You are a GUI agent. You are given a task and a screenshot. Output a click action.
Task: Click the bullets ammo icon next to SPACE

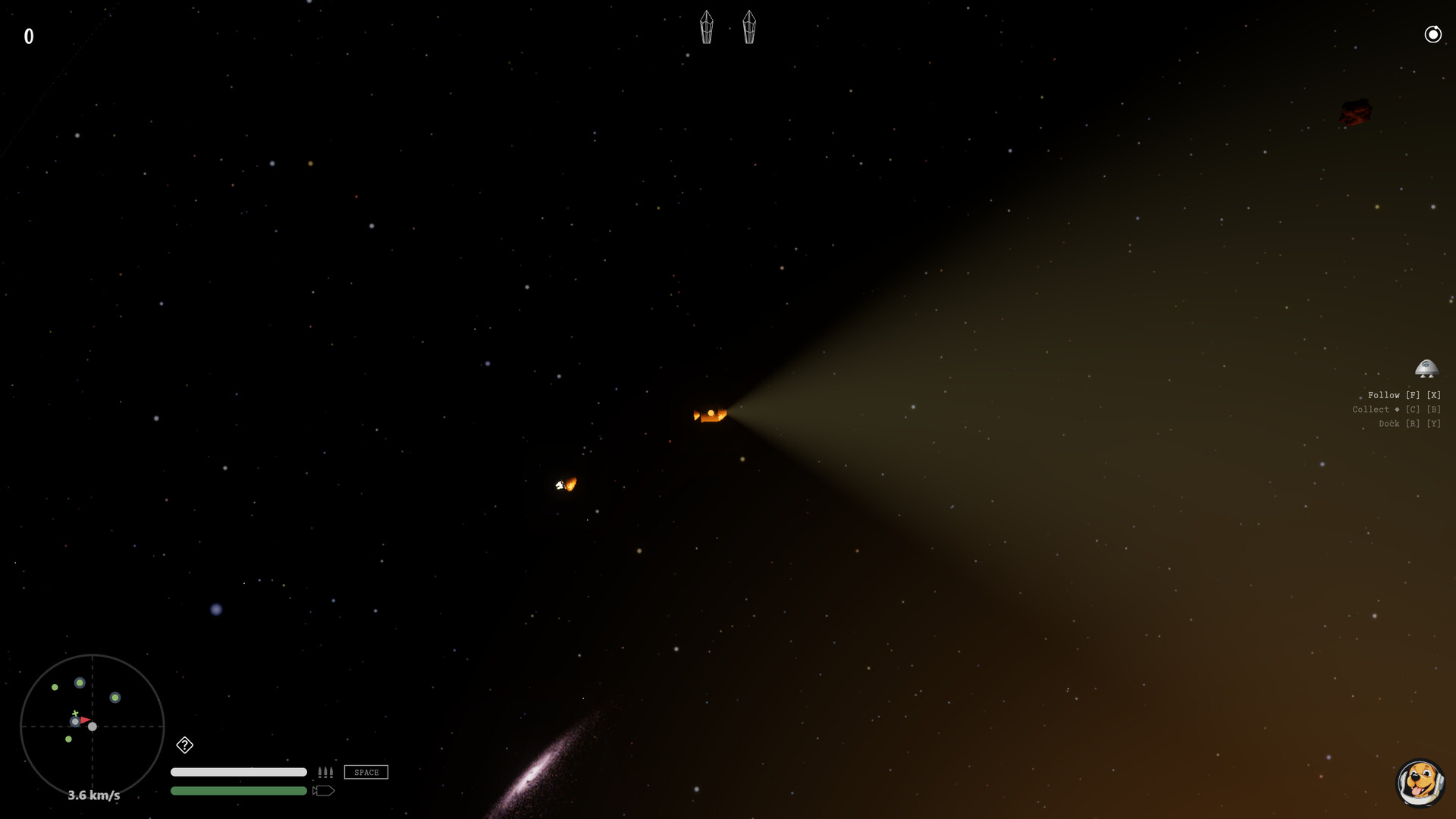coord(326,771)
